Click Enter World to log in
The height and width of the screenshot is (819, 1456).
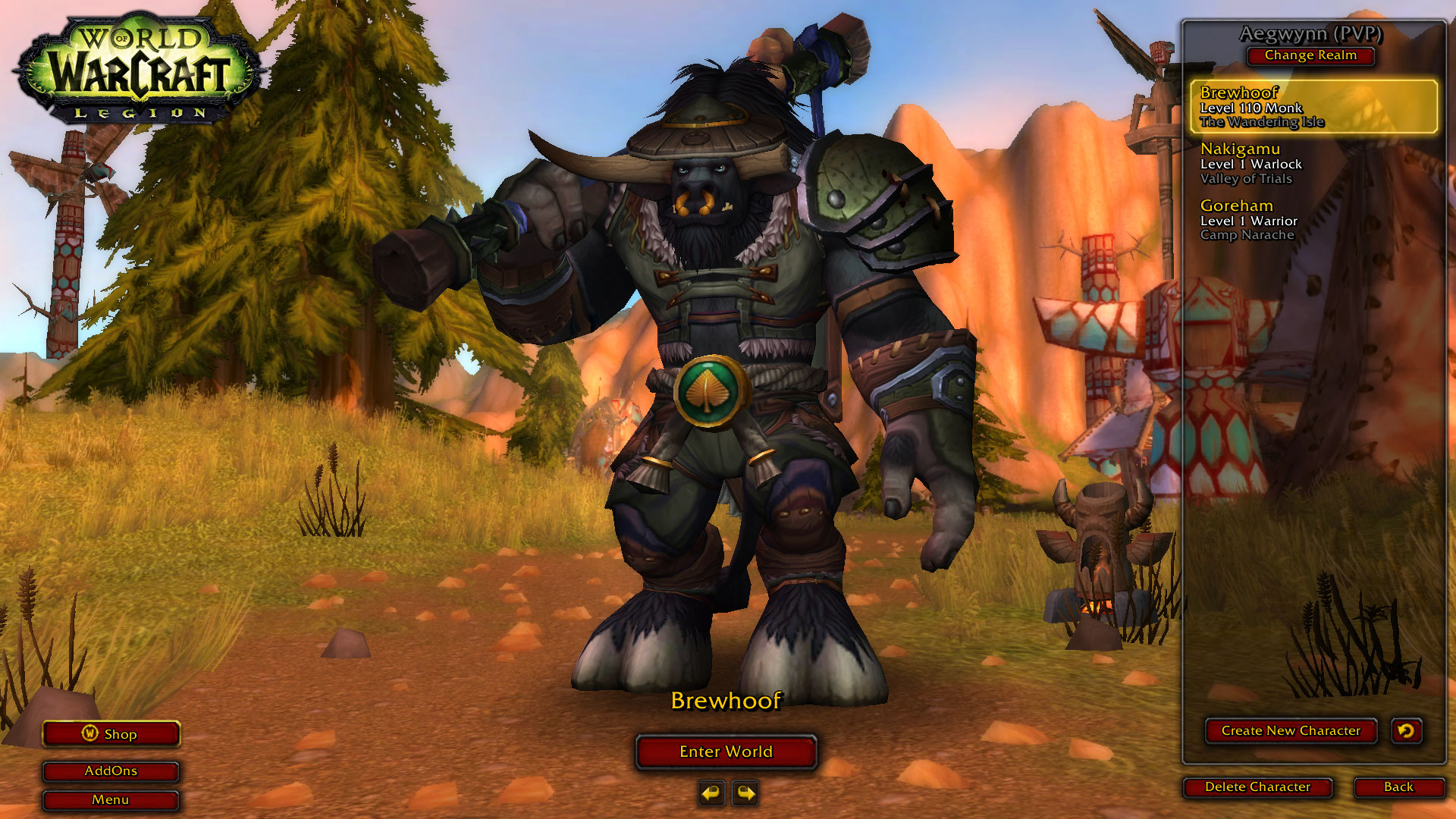point(726,752)
